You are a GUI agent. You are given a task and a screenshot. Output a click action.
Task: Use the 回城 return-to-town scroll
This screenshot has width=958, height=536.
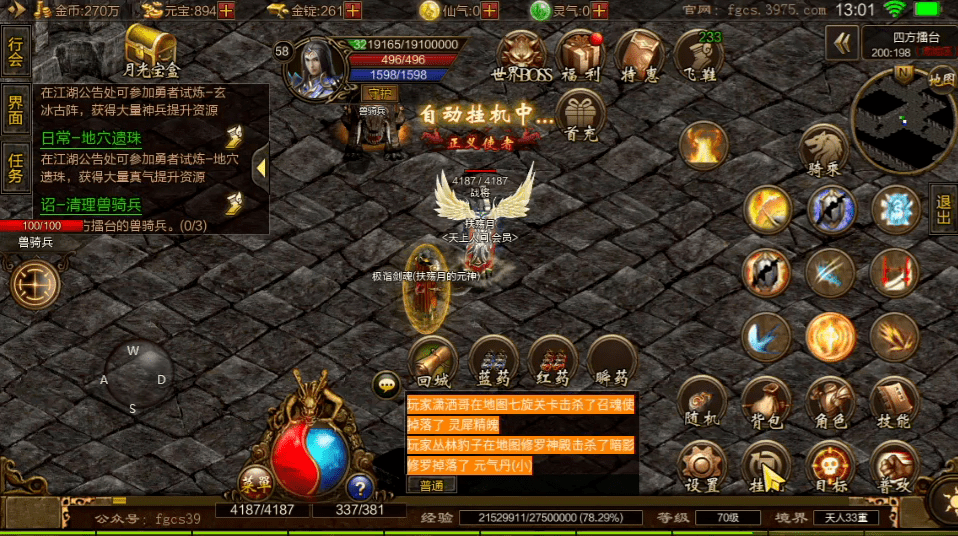(x=433, y=361)
